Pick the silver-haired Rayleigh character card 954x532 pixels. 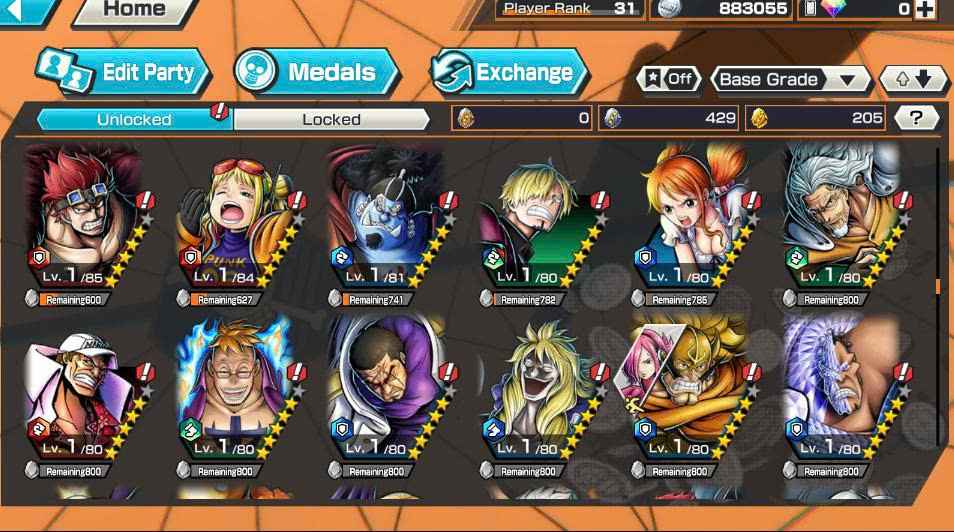(x=842, y=222)
